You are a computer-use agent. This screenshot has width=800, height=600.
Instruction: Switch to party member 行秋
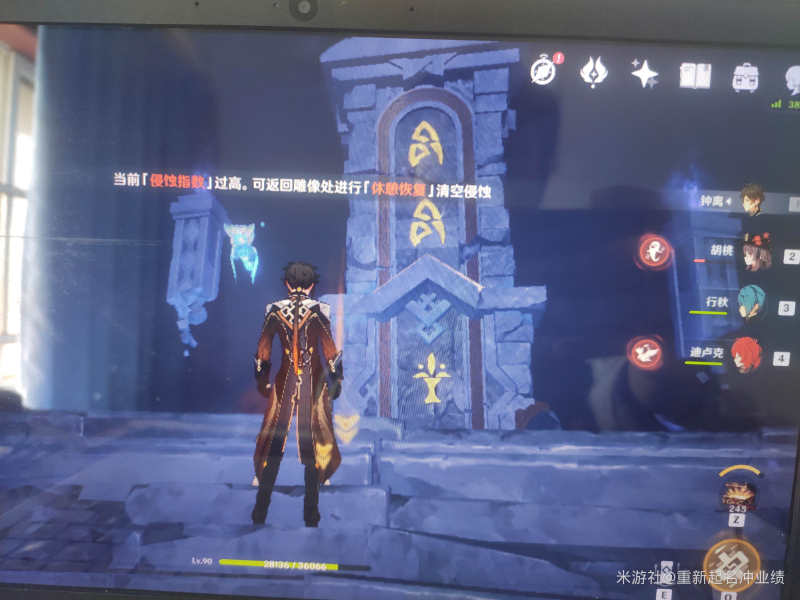(x=751, y=302)
